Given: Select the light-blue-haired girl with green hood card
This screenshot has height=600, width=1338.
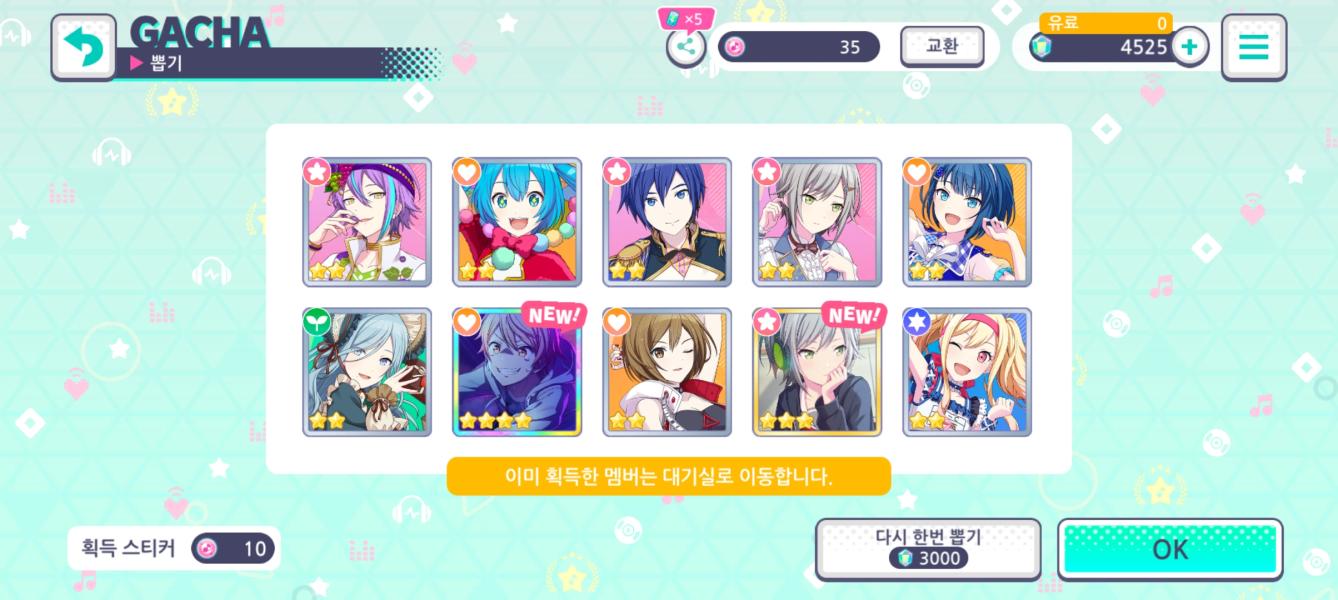Looking at the screenshot, I should [x=367, y=372].
